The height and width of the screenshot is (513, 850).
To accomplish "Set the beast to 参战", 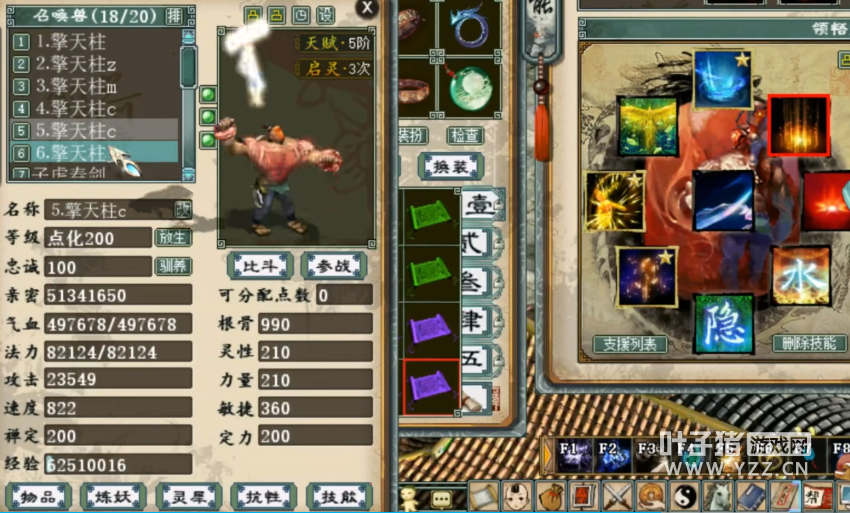I will pyautogui.click(x=336, y=265).
